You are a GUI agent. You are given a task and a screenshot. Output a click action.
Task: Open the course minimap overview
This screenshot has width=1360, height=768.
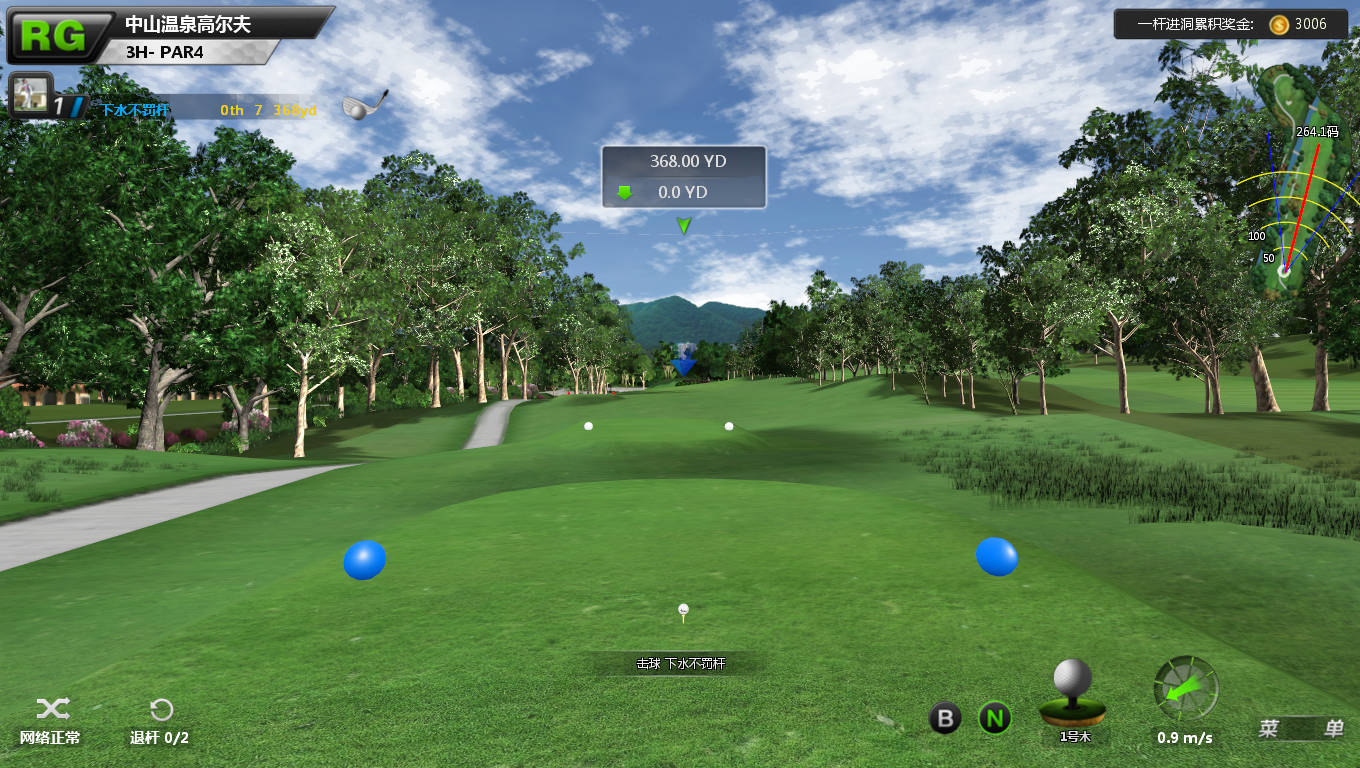click(1292, 180)
